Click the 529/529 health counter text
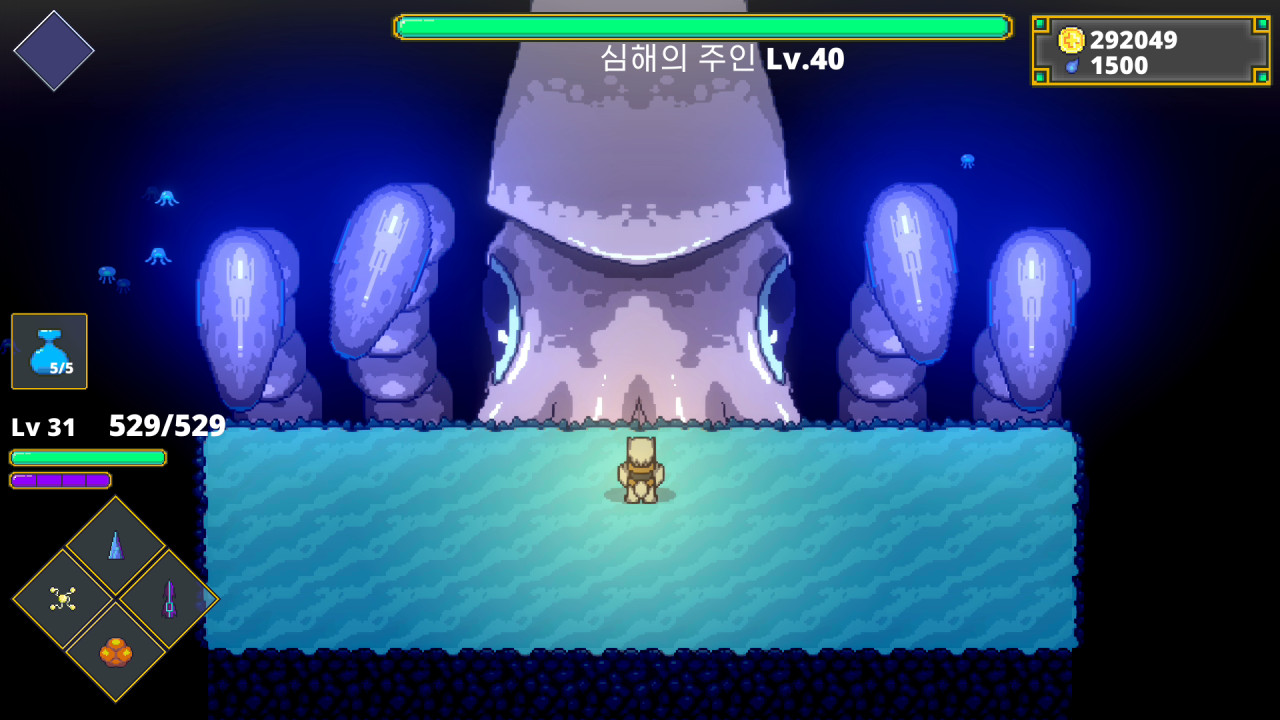The height and width of the screenshot is (720, 1280). coord(167,425)
